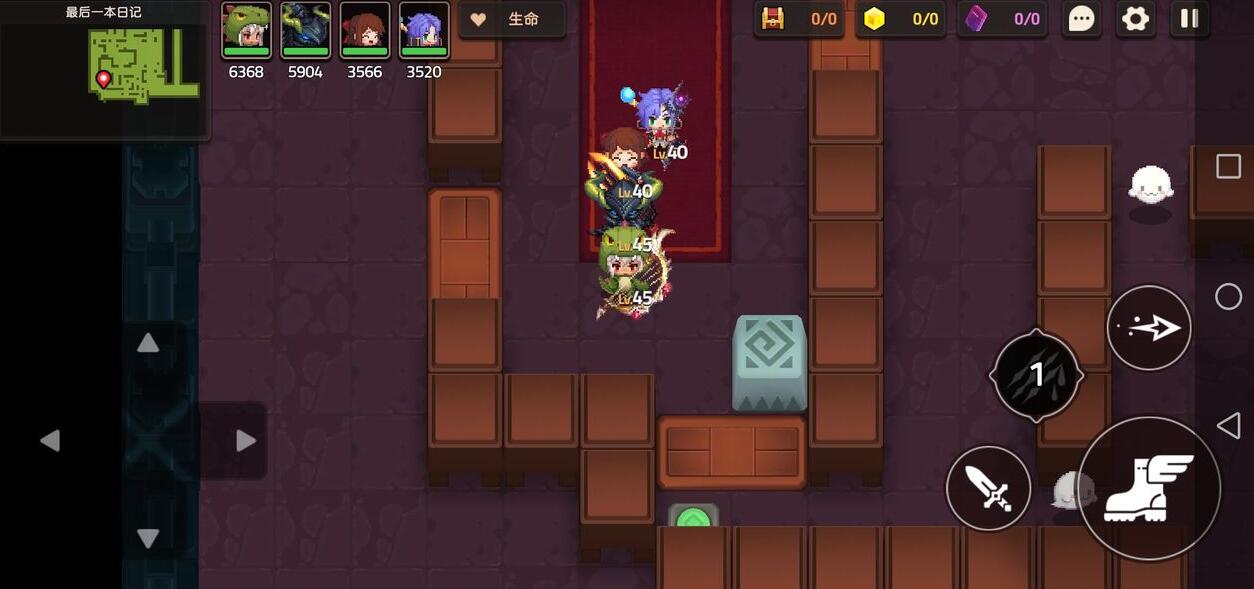This screenshot has width=1254, height=589.
Task: Tap the Android back triangle button
Action: point(1228,426)
